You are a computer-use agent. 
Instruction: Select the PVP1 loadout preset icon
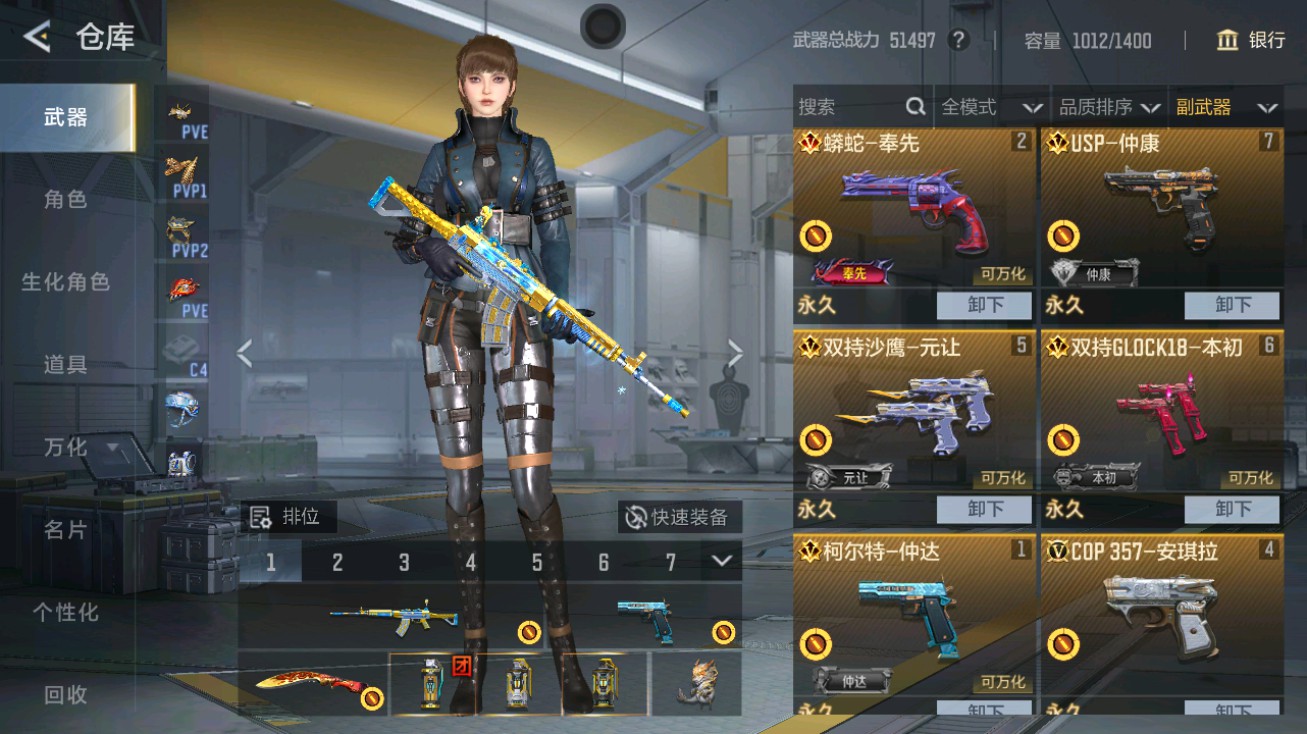click(180, 175)
